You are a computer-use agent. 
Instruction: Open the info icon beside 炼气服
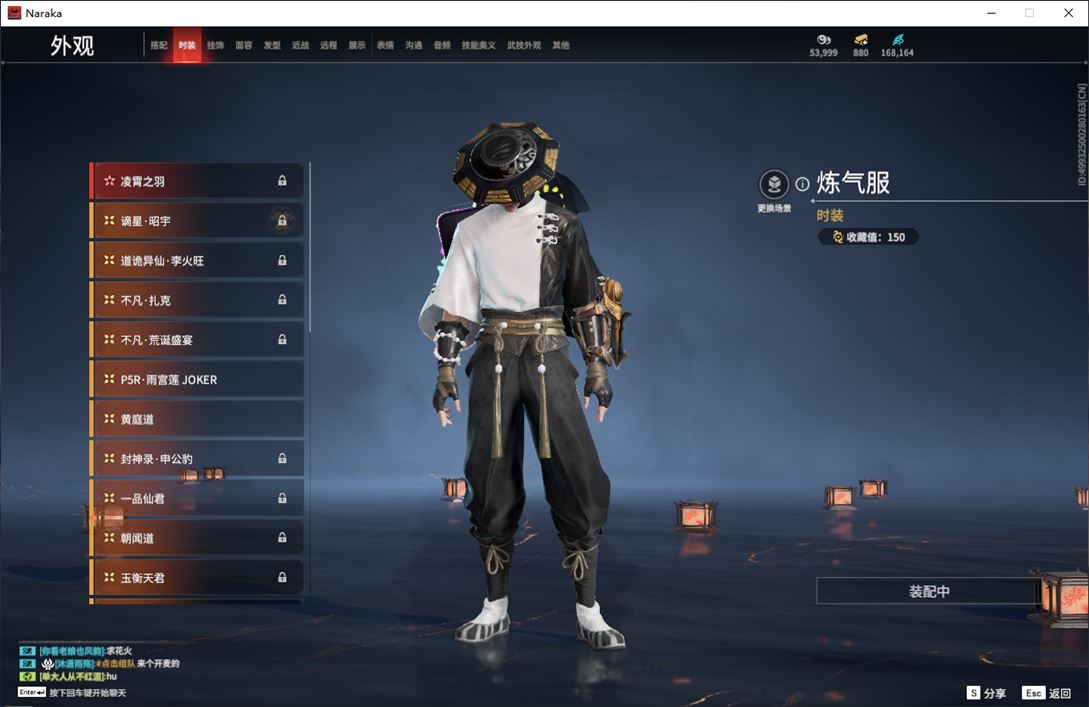(802, 184)
